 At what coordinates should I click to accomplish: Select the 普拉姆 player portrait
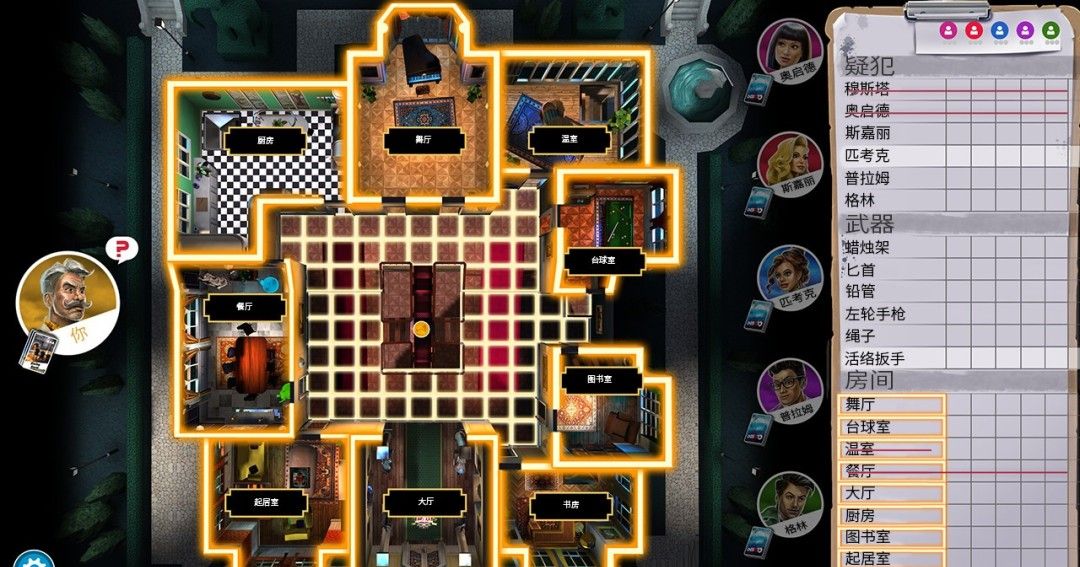click(x=788, y=392)
